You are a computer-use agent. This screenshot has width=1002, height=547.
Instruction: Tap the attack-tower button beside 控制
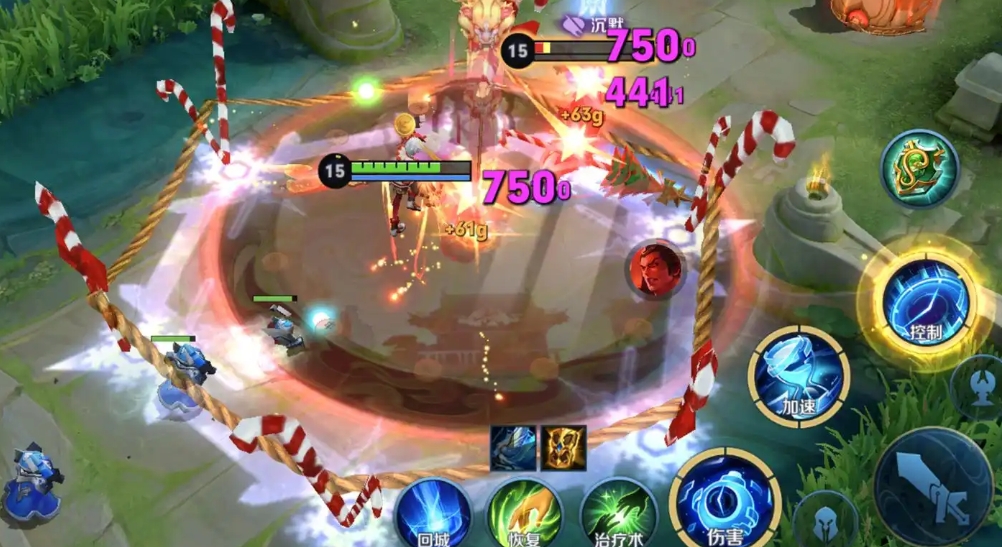click(977, 385)
